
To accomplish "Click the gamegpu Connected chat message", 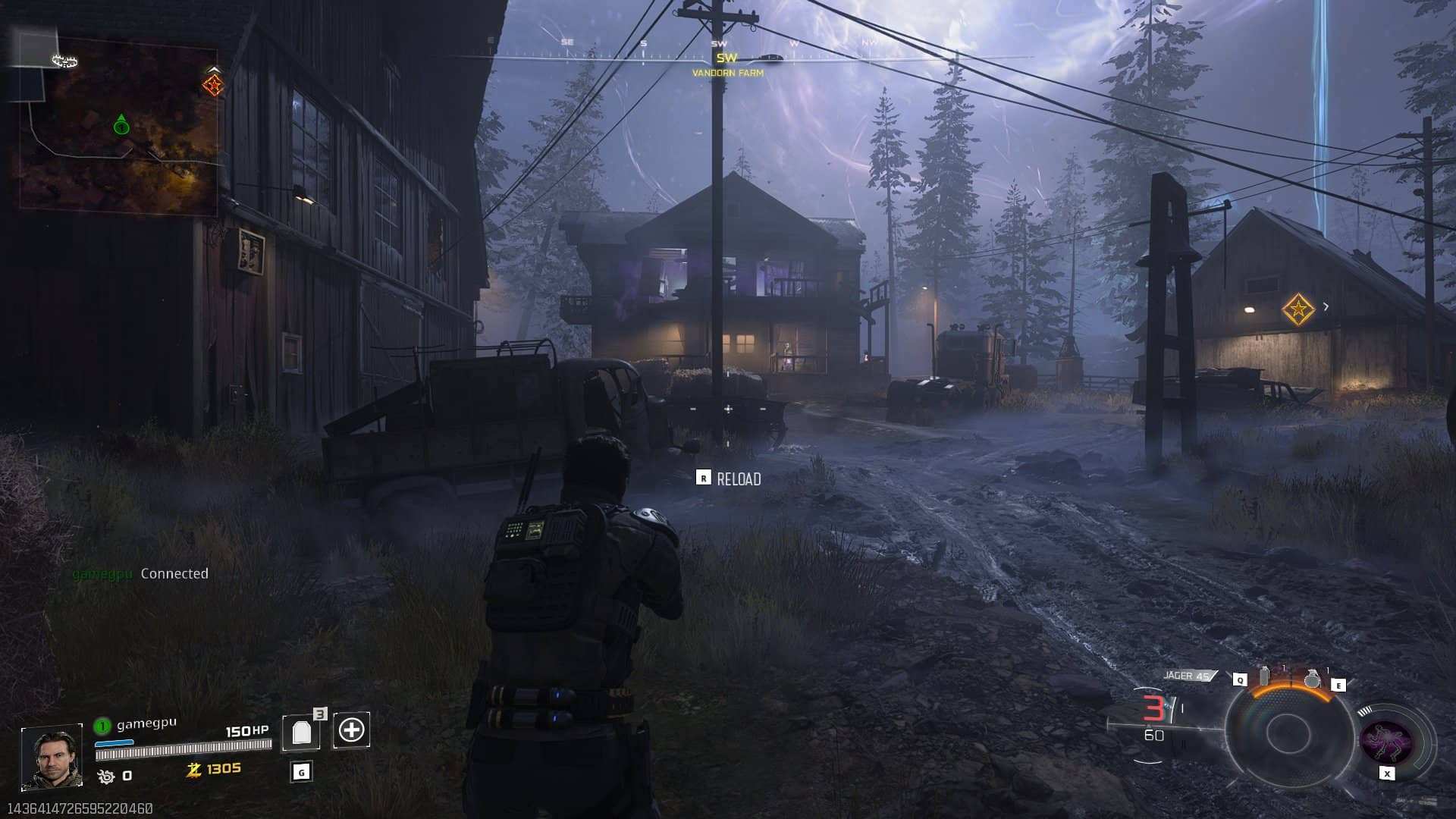I will (x=140, y=574).
